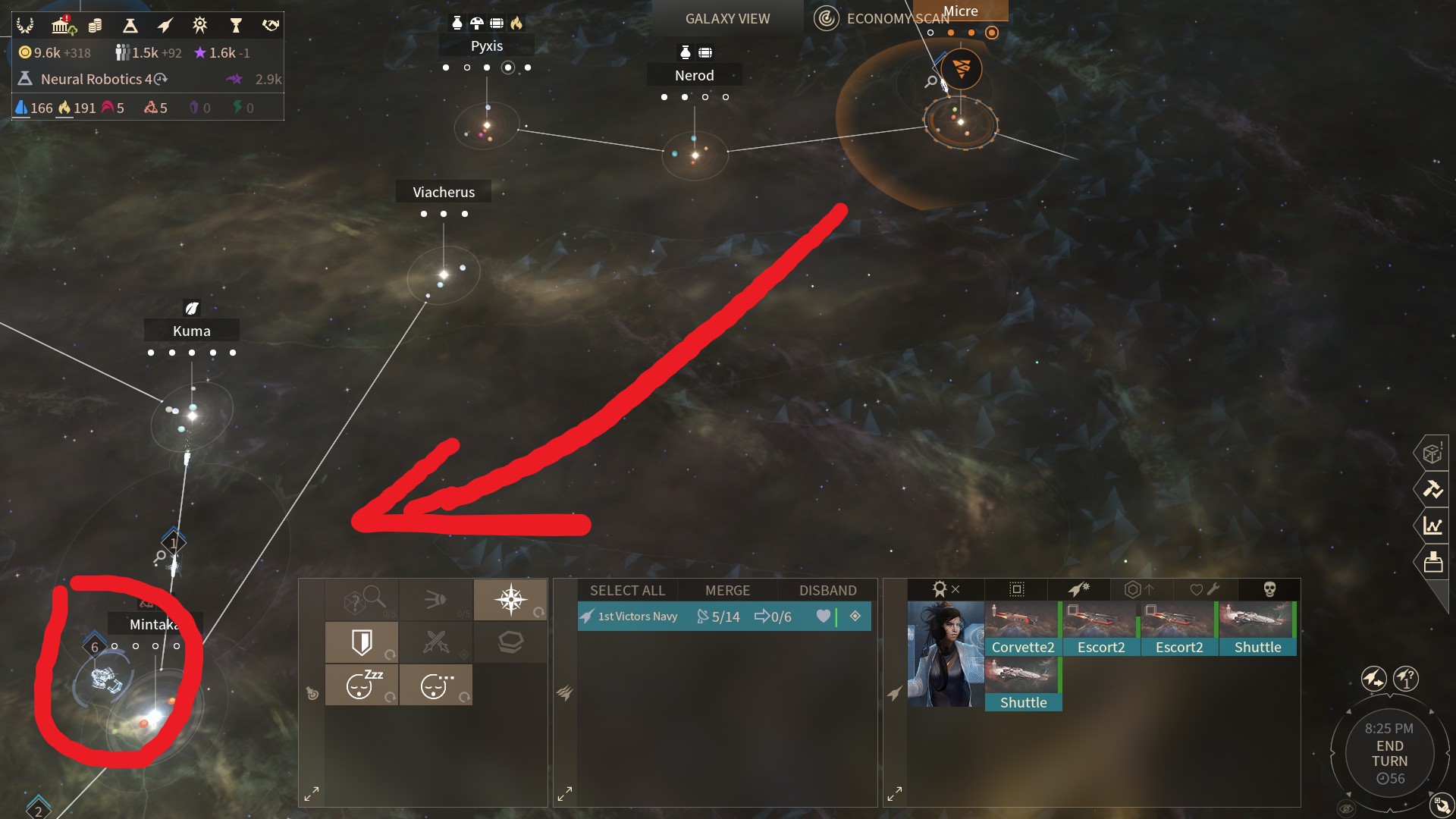Image resolution: width=1456 pixels, height=819 pixels.
Task: Switch to Galaxy View
Action: [727, 19]
